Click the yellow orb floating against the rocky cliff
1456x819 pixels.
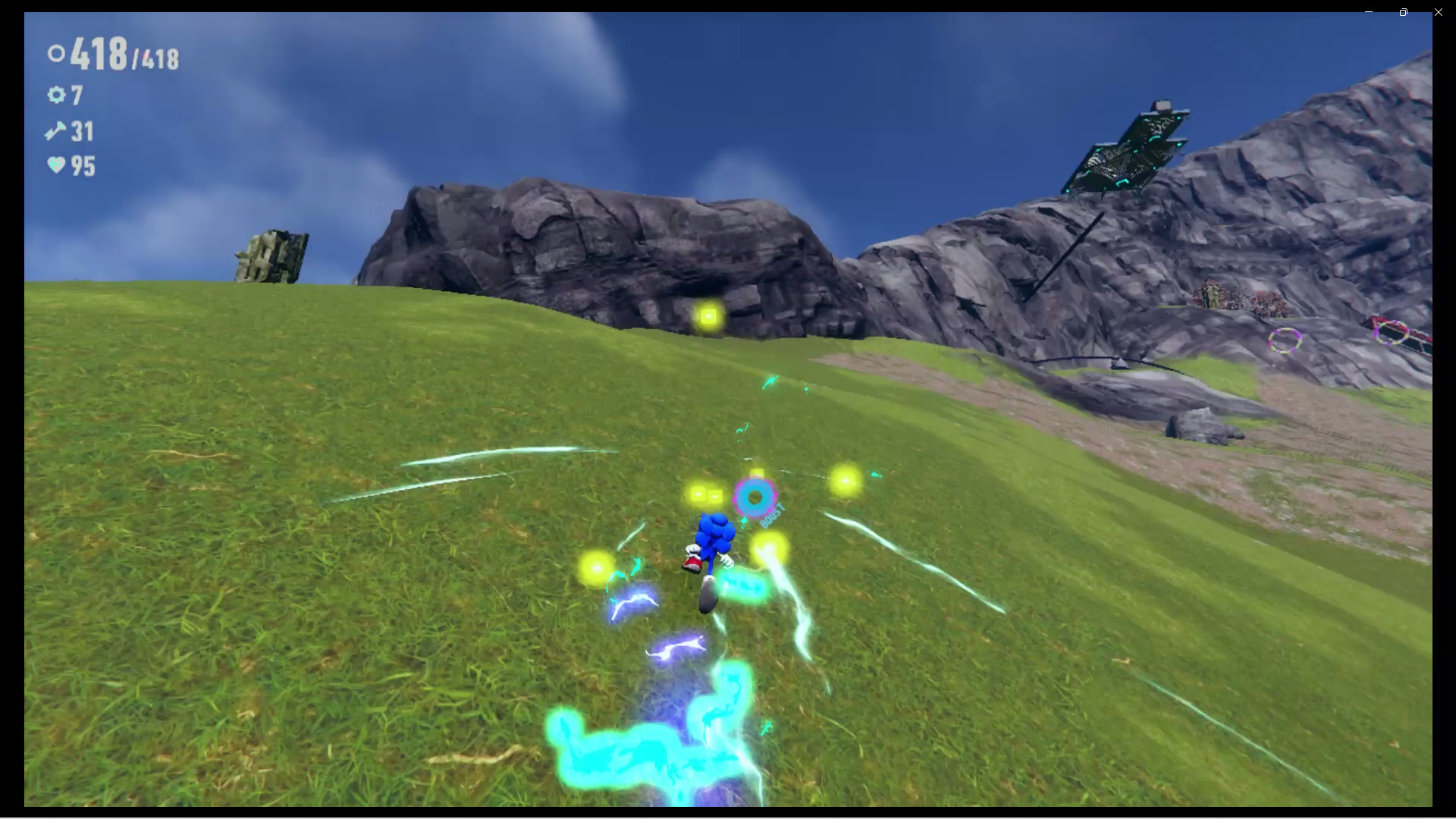708,315
